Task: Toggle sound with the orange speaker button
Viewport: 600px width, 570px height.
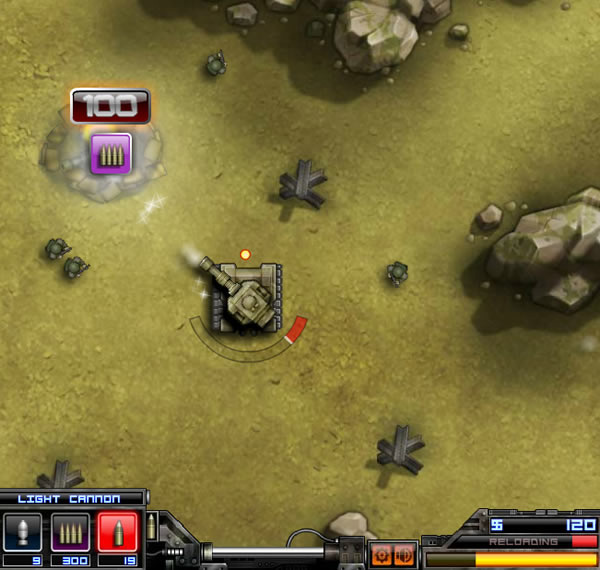Action: [x=405, y=554]
